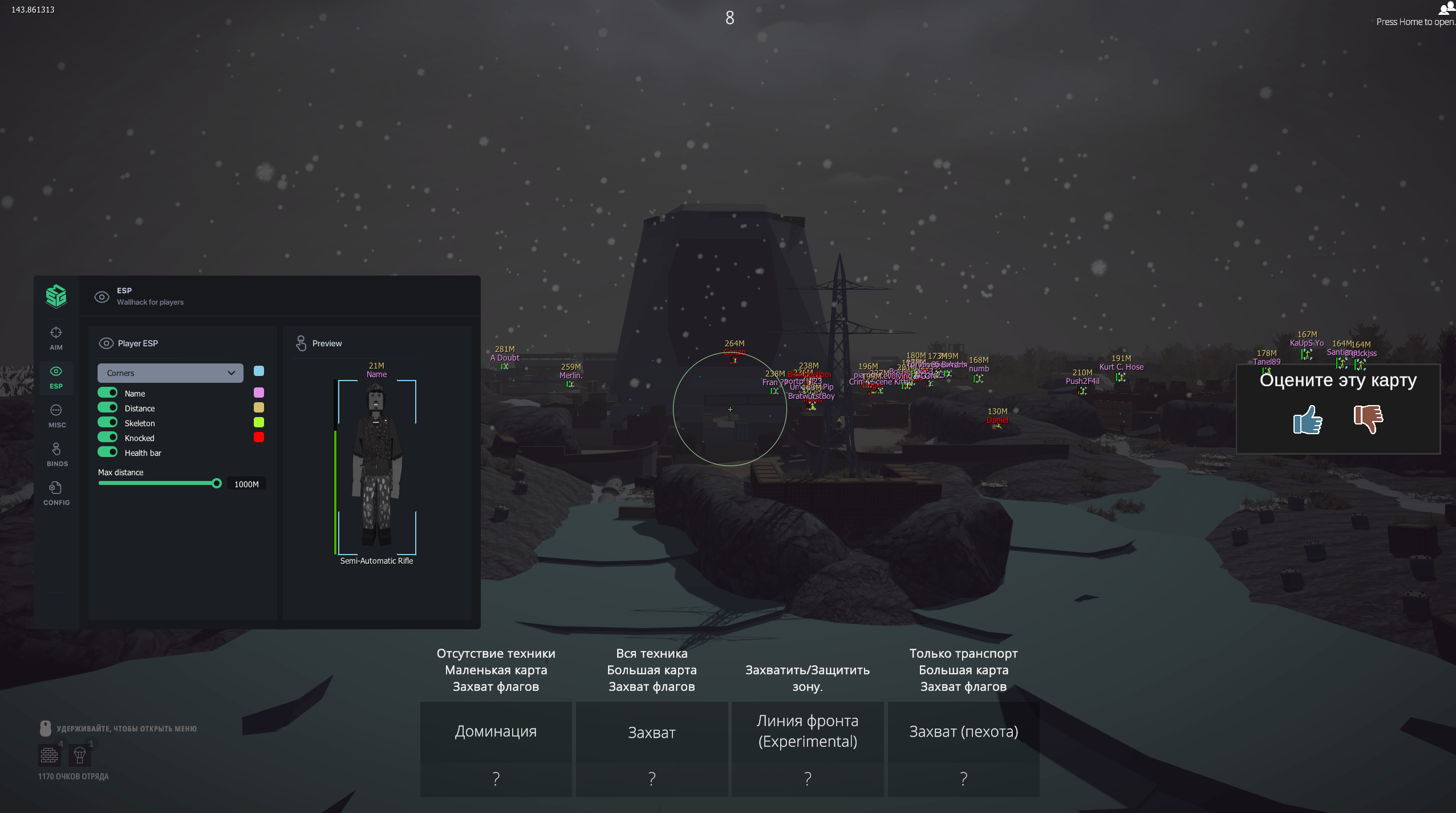1456x813 pixels.
Task: Go to the BINDS section
Action: click(x=56, y=454)
